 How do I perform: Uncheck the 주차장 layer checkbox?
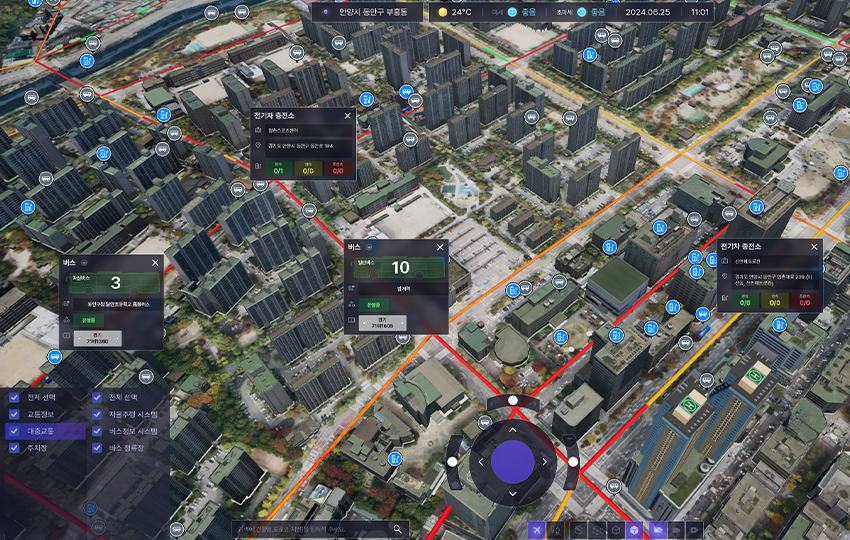14,448
